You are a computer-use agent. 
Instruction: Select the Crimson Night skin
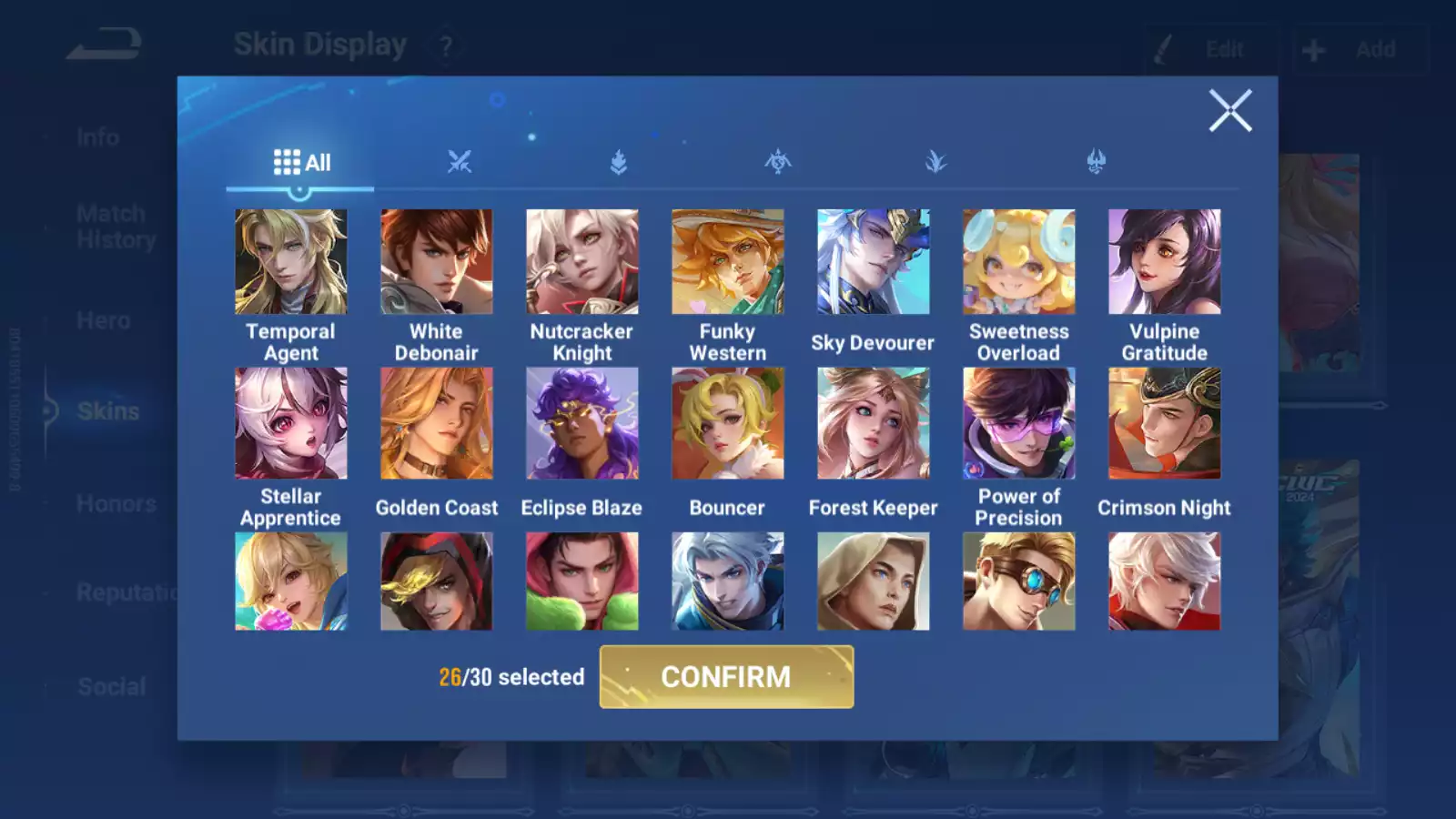[1165, 423]
